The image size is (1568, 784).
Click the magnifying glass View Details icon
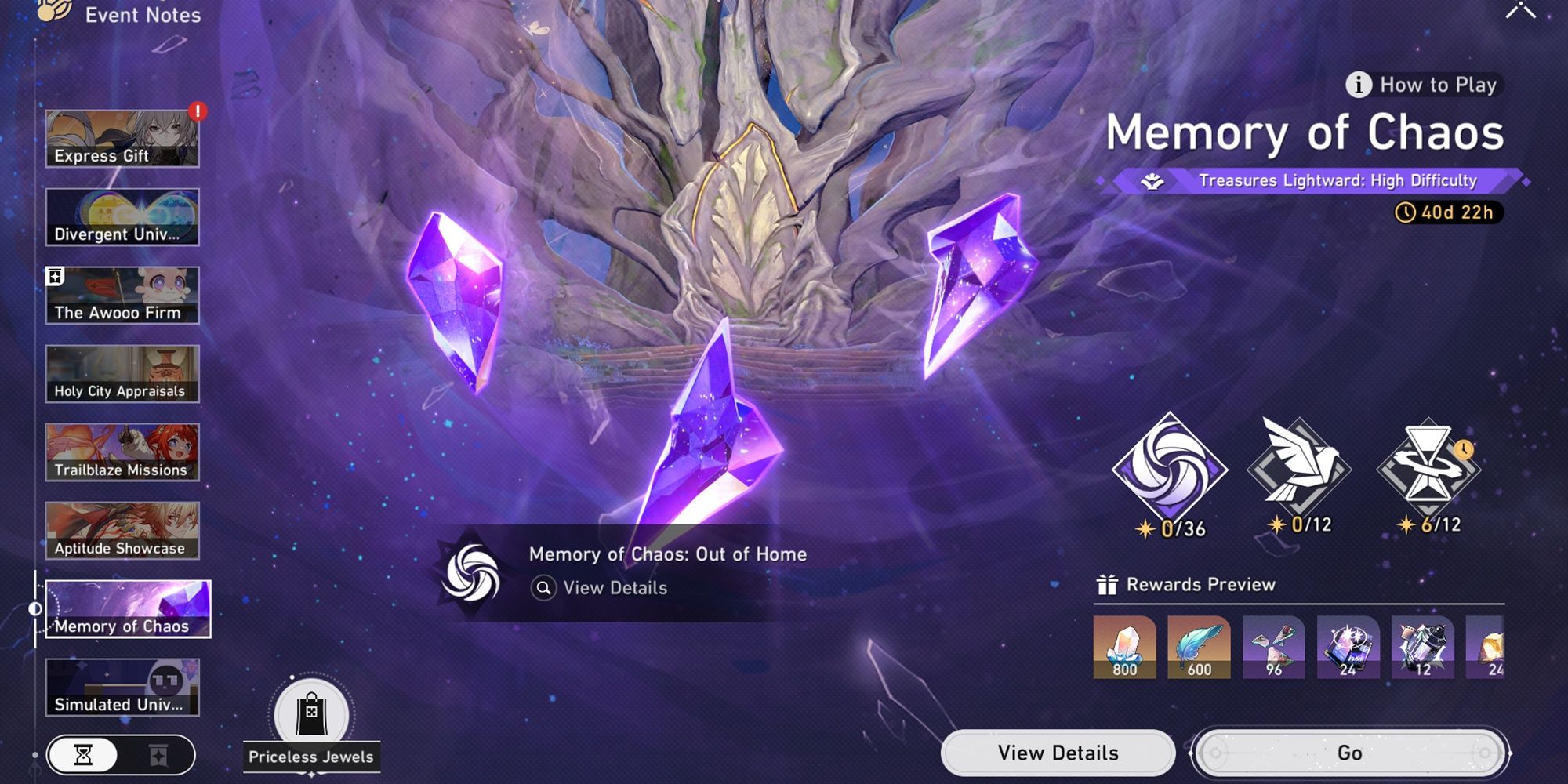click(543, 587)
